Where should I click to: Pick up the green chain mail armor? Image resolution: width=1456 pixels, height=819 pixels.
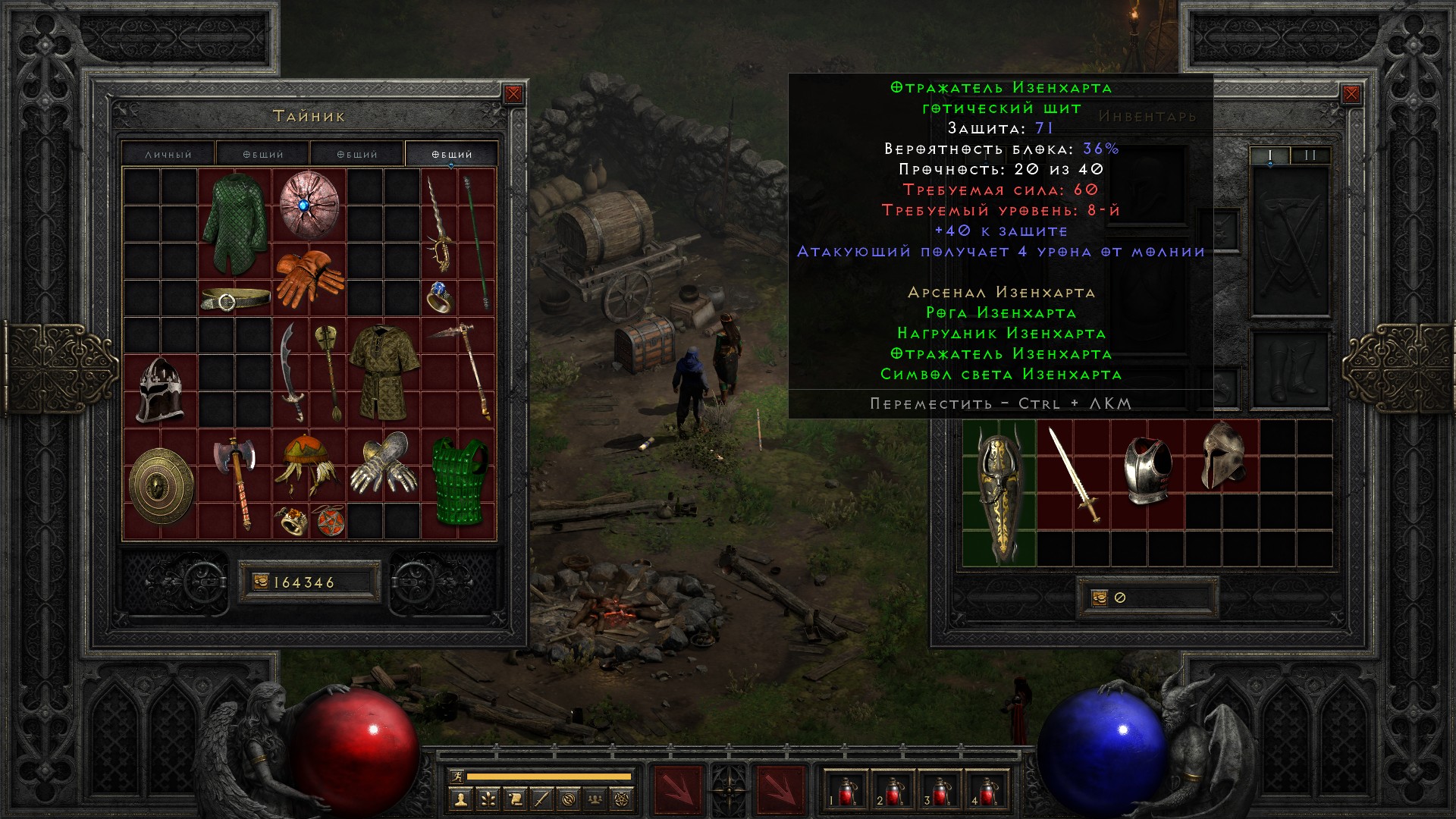pyautogui.click(x=234, y=224)
